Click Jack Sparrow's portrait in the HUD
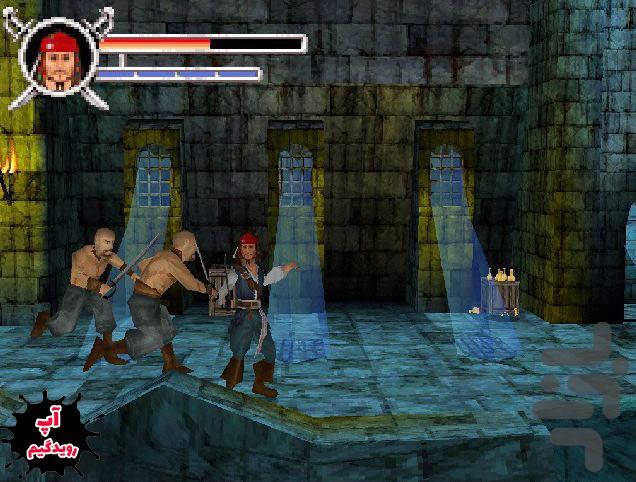This screenshot has width=636, height=482. (x=58, y=59)
